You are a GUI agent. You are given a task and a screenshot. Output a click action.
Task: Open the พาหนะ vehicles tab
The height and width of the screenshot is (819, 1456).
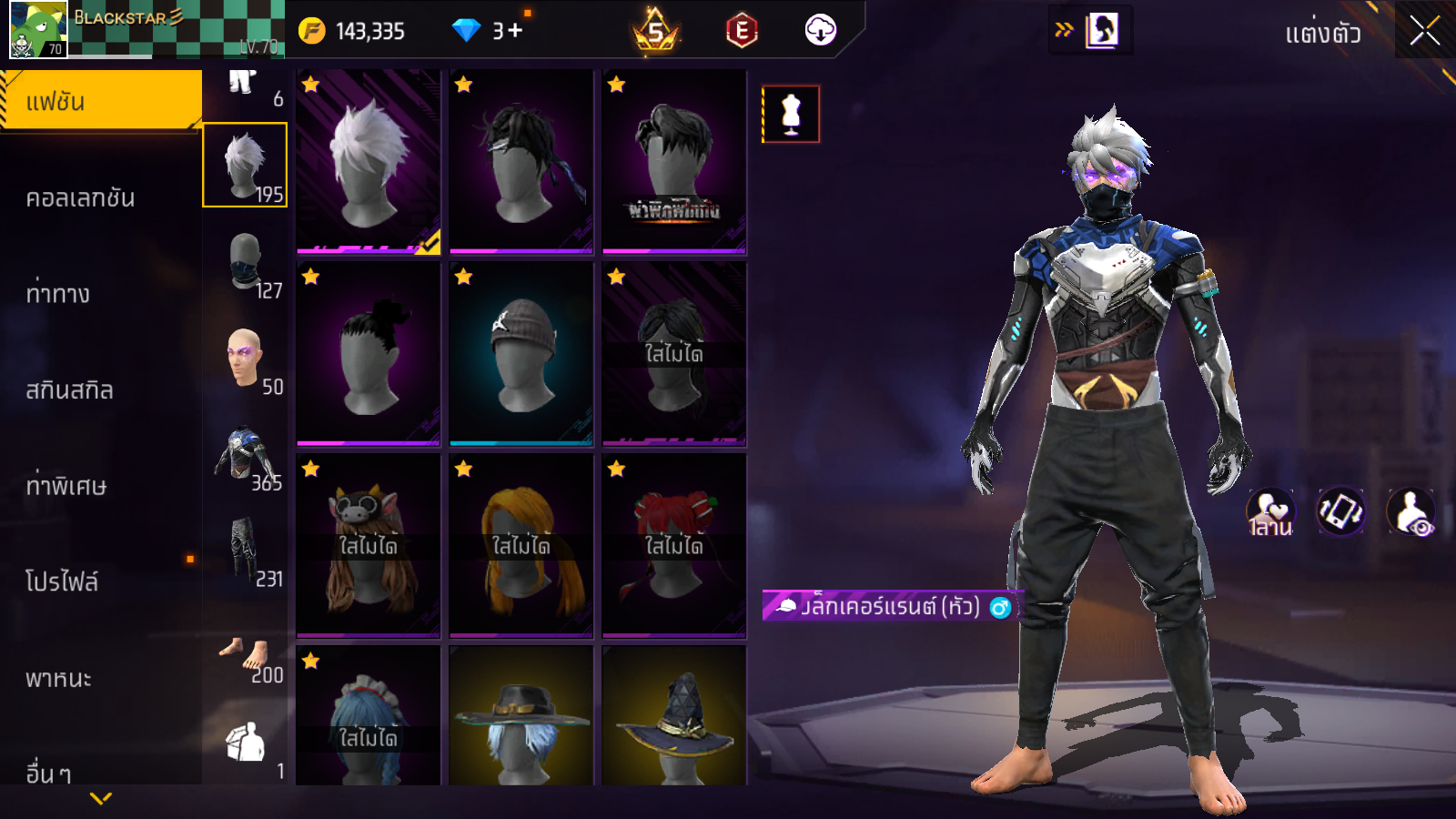coord(58,679)
